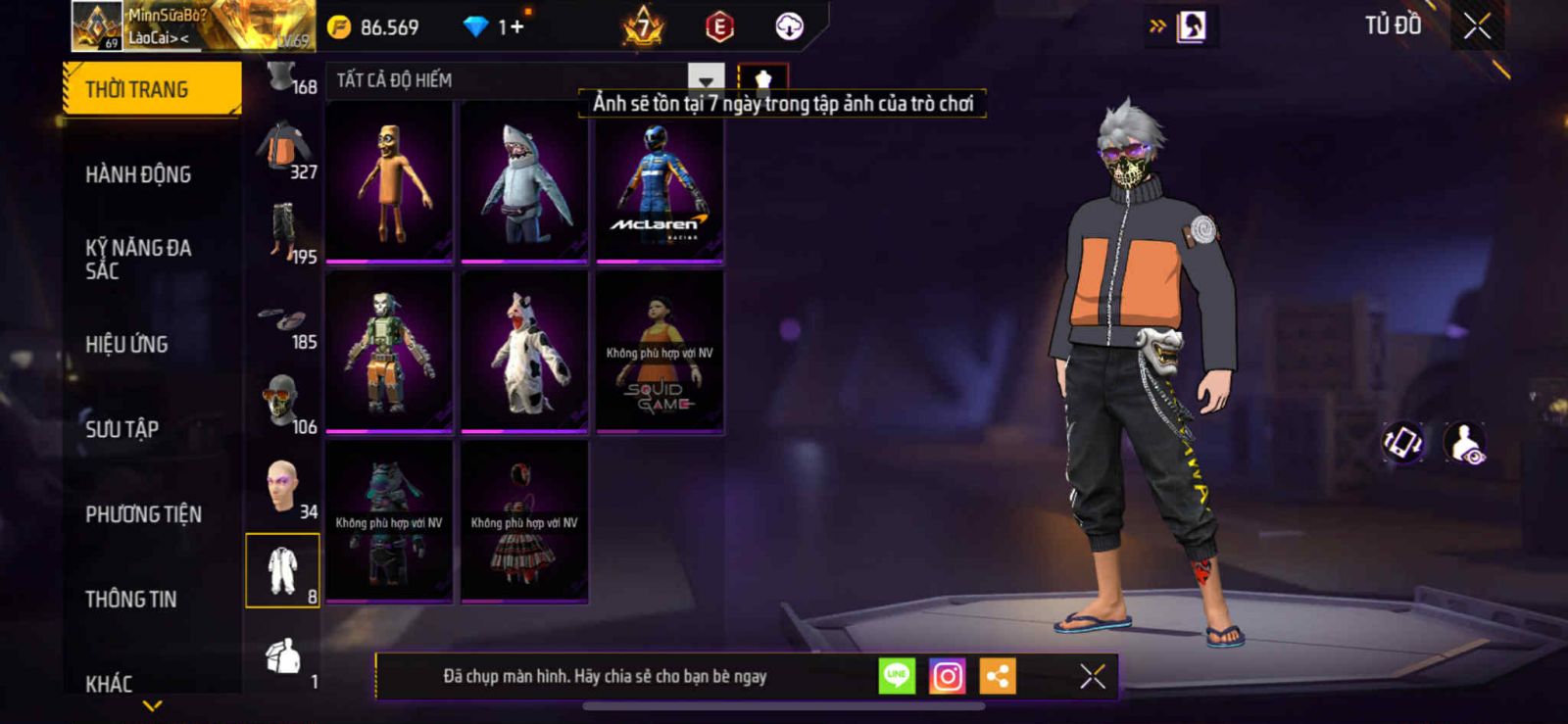
Task: Close the TỦ ĐỒ wardrobe screen
Action: click(x=1477, y=26)
